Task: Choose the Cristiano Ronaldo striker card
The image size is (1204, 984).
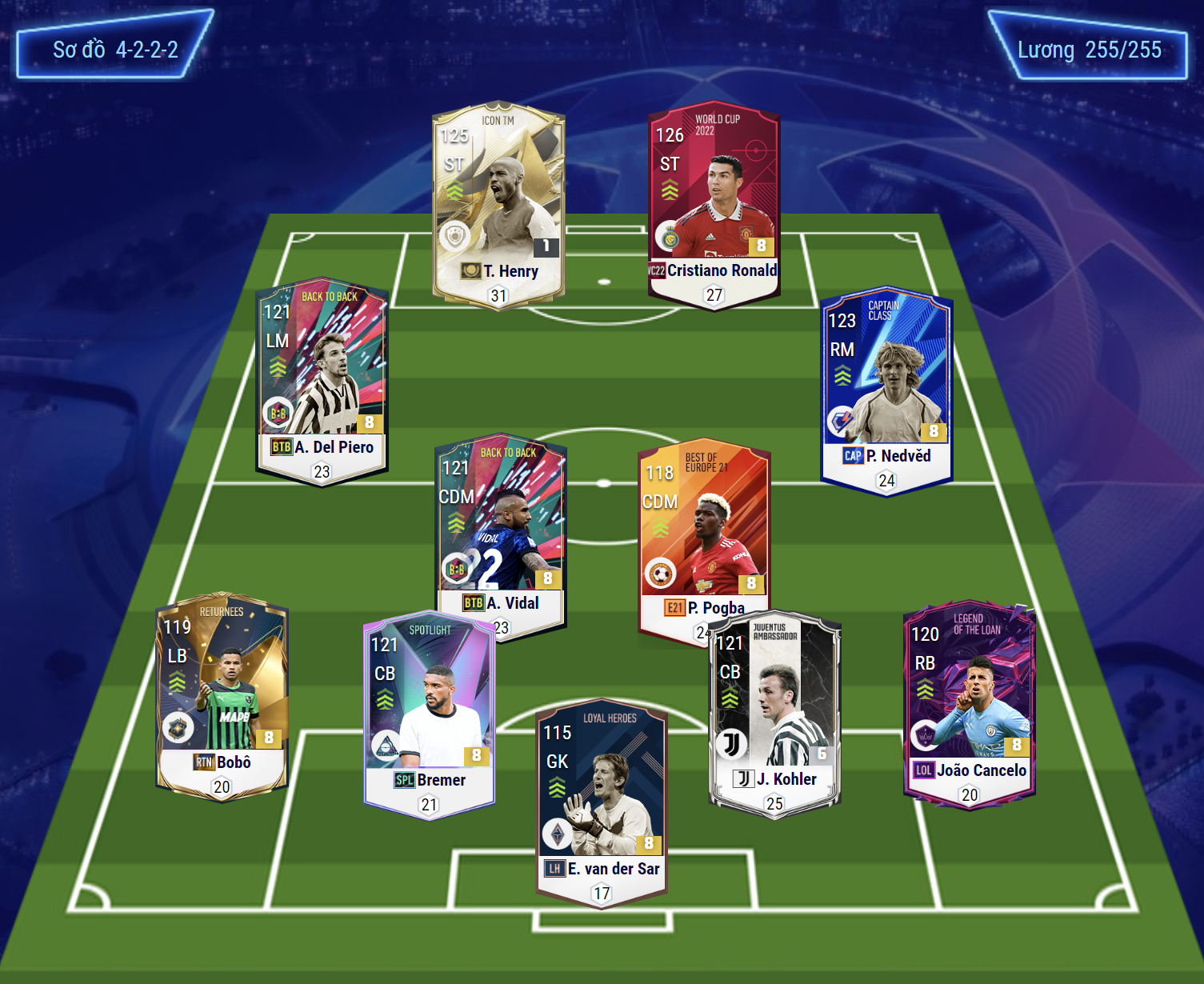Action: (714, 204)
